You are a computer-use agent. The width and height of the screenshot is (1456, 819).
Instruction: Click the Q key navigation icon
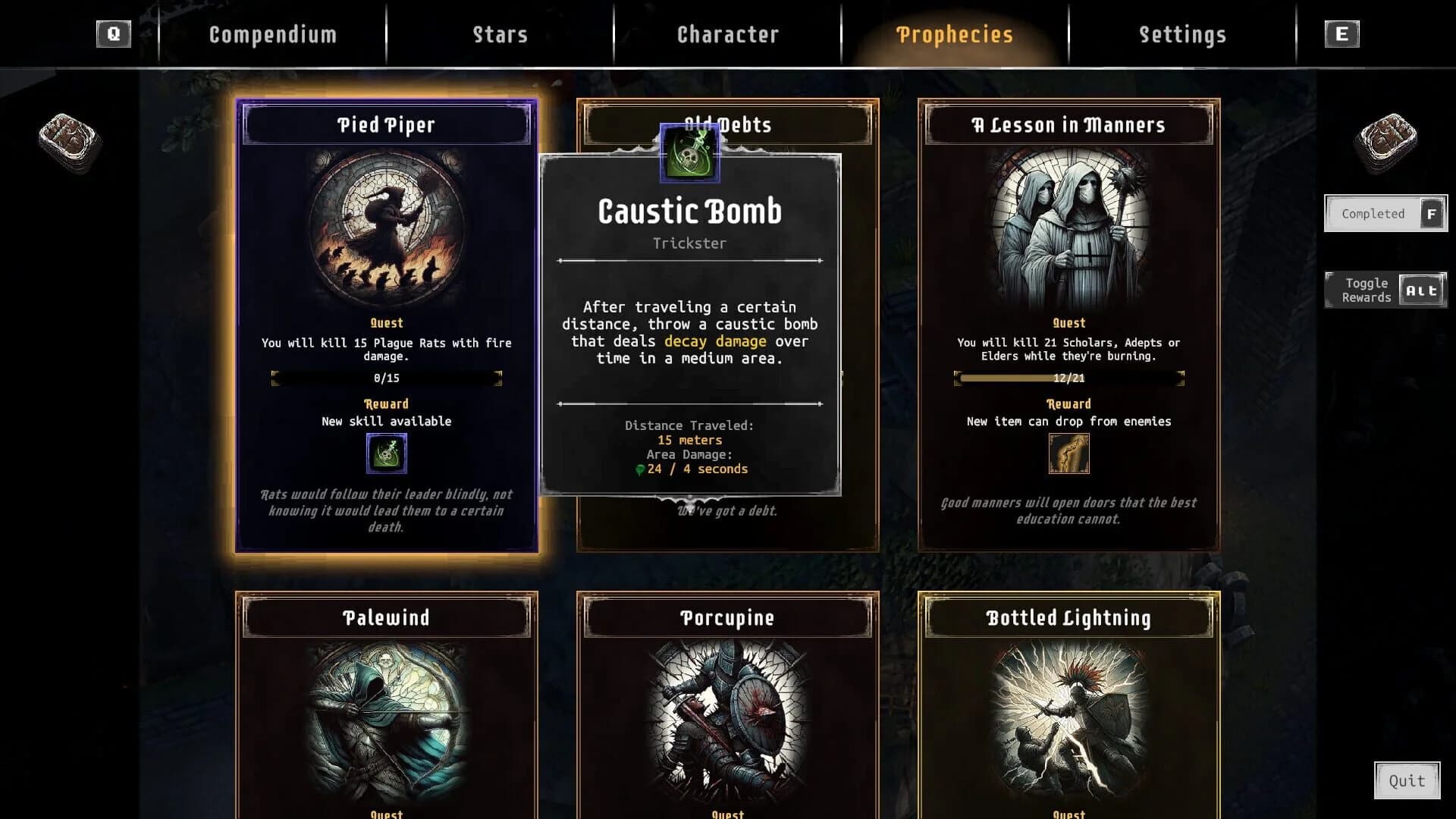(114, 33)
